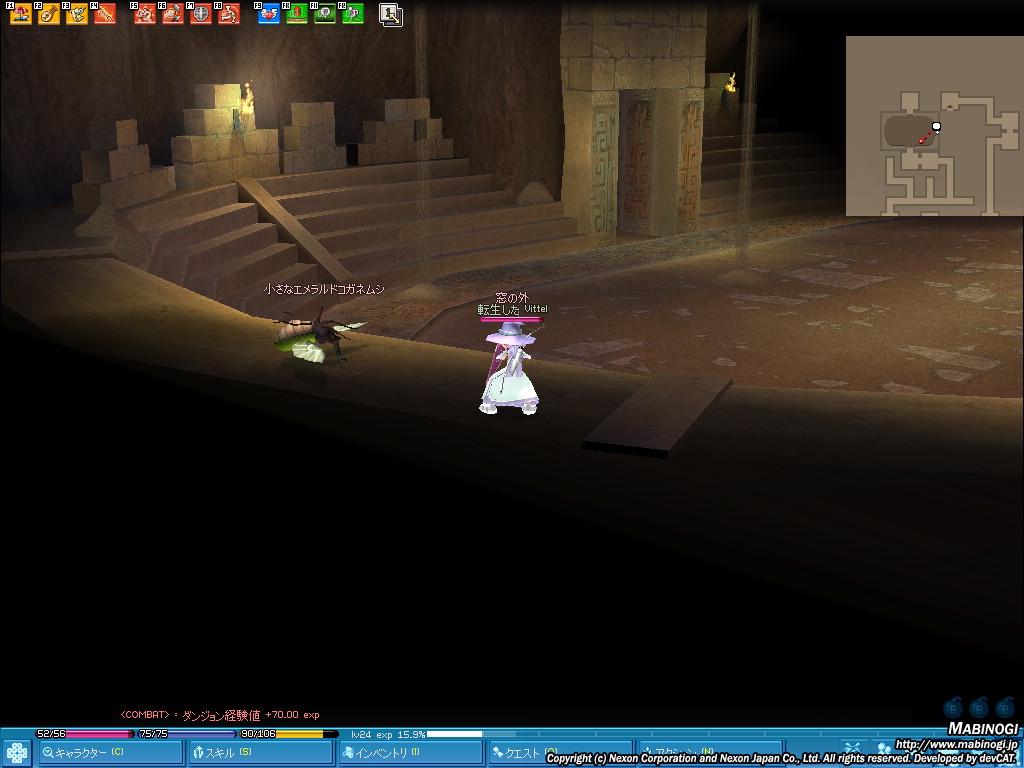Use the F10 green skill with red arrows
This screenshot has width=1024, height=768.
297,14
